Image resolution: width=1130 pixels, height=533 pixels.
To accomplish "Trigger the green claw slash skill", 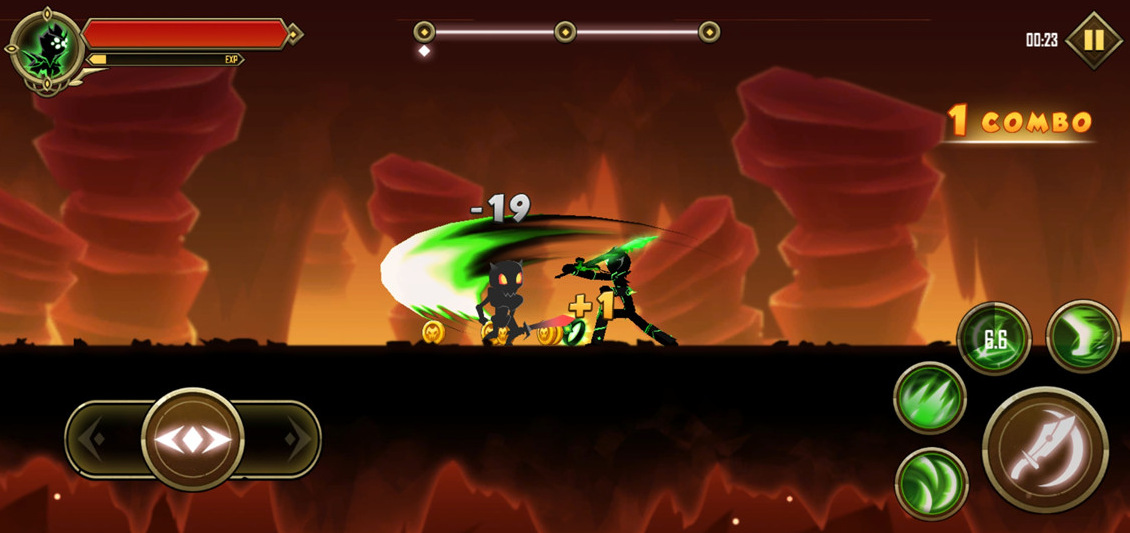I will [x=929, y=398].
